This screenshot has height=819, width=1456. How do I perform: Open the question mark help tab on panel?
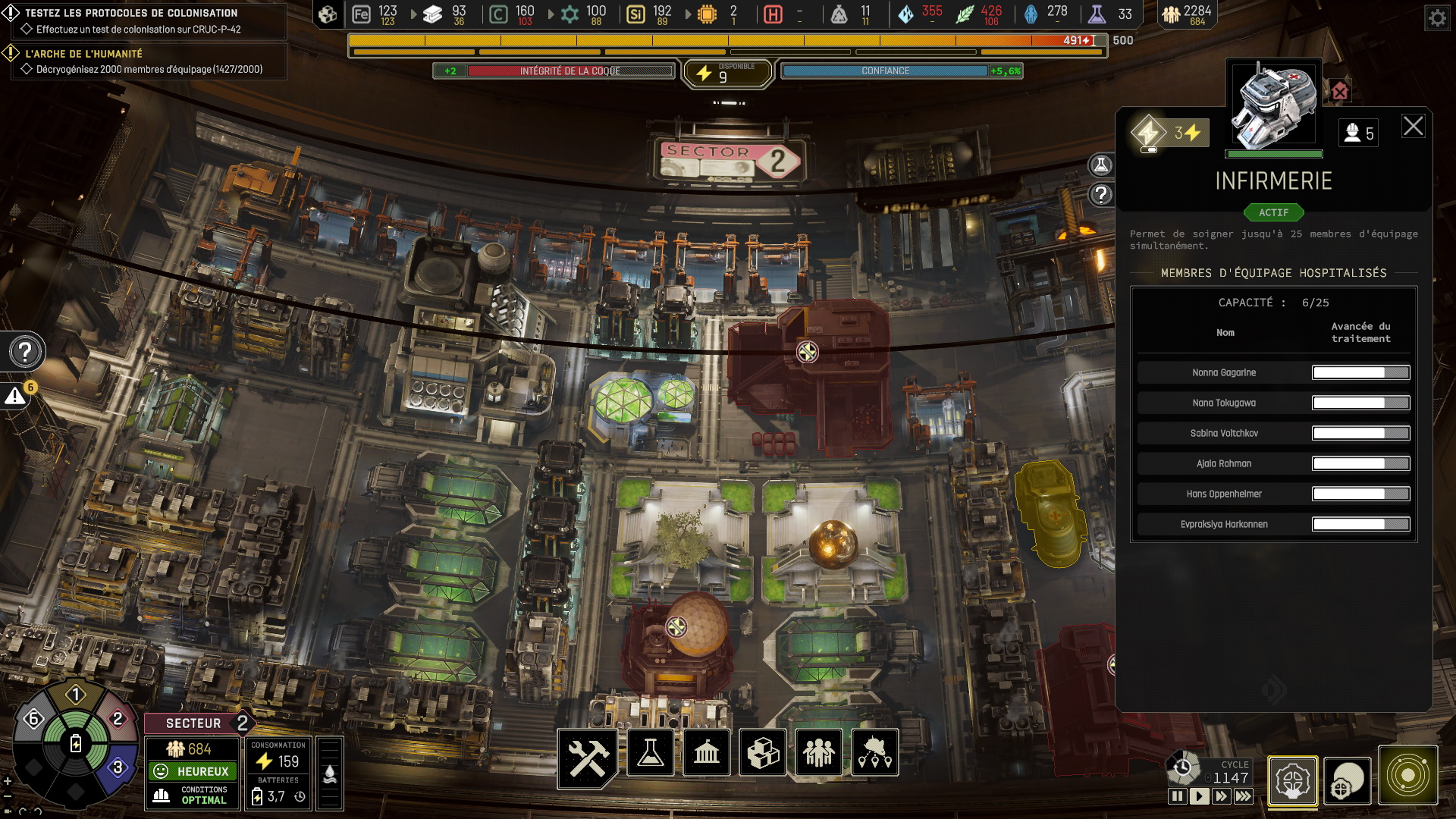[1100, 195]
